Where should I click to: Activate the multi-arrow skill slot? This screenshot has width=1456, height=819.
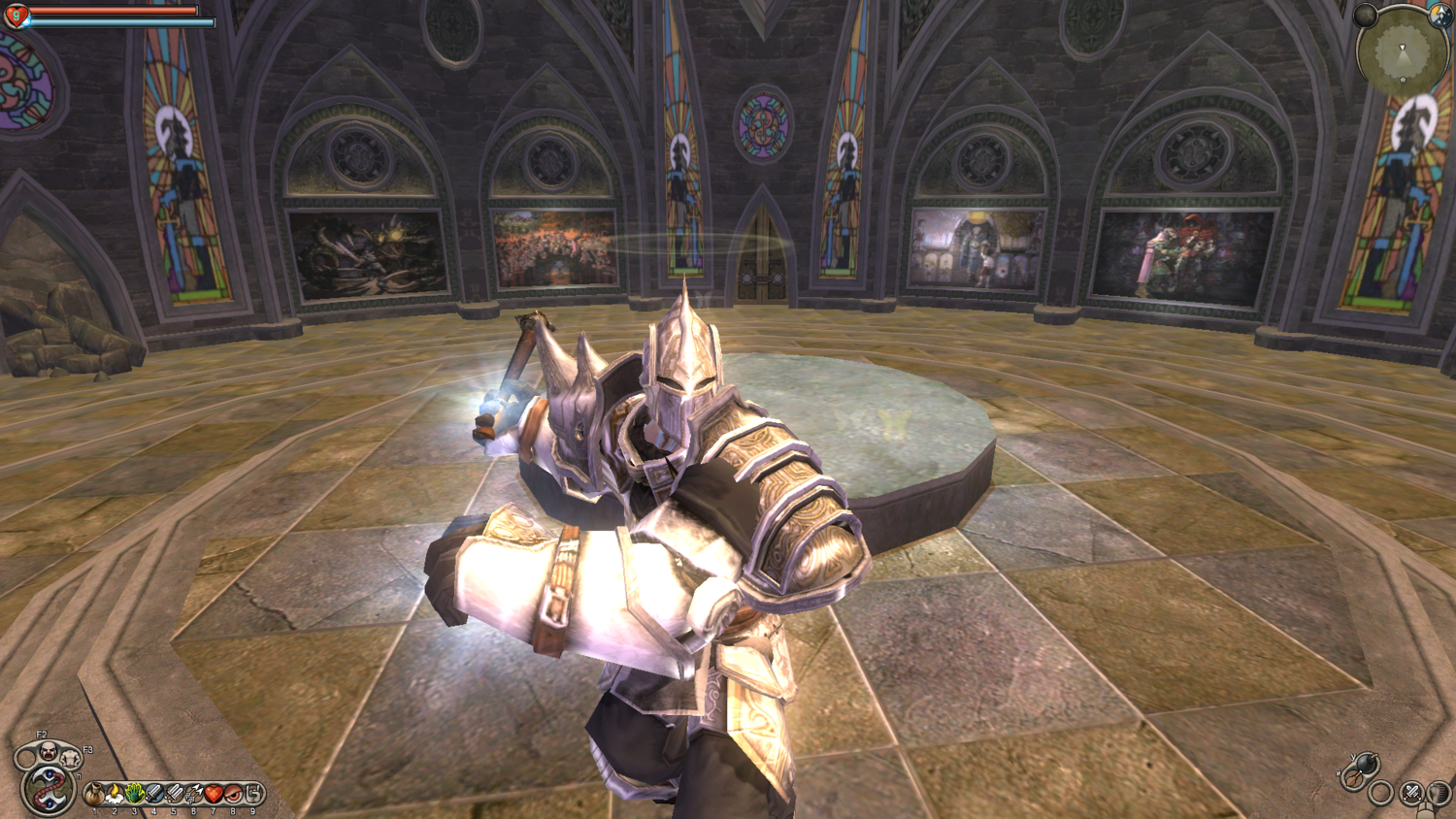[x=194, y=794]
